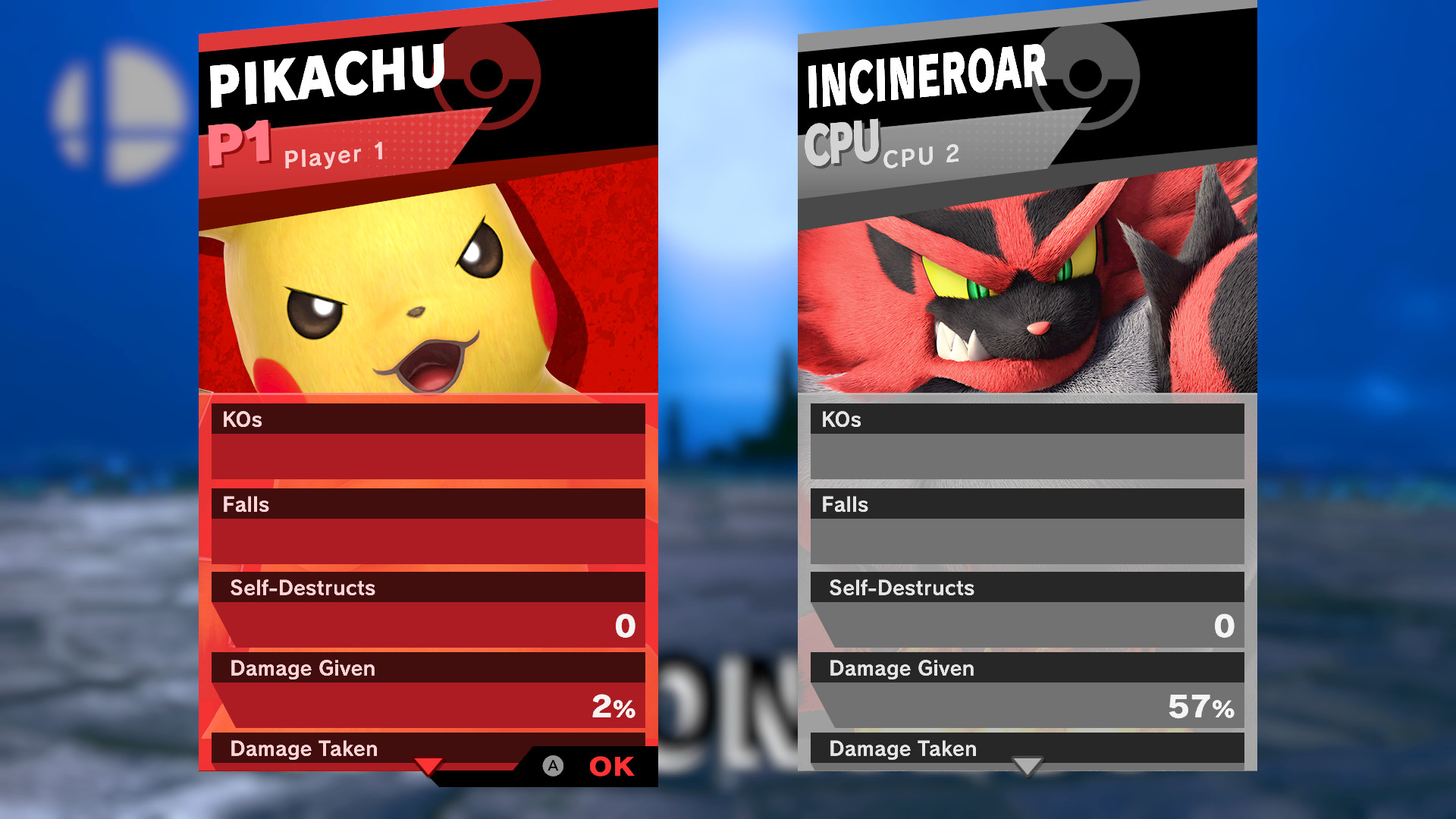Viewport: 1456px width, 819px height.
Task: Expand more stats under Pikachu's panel
Action: click(x=430, y=767)
